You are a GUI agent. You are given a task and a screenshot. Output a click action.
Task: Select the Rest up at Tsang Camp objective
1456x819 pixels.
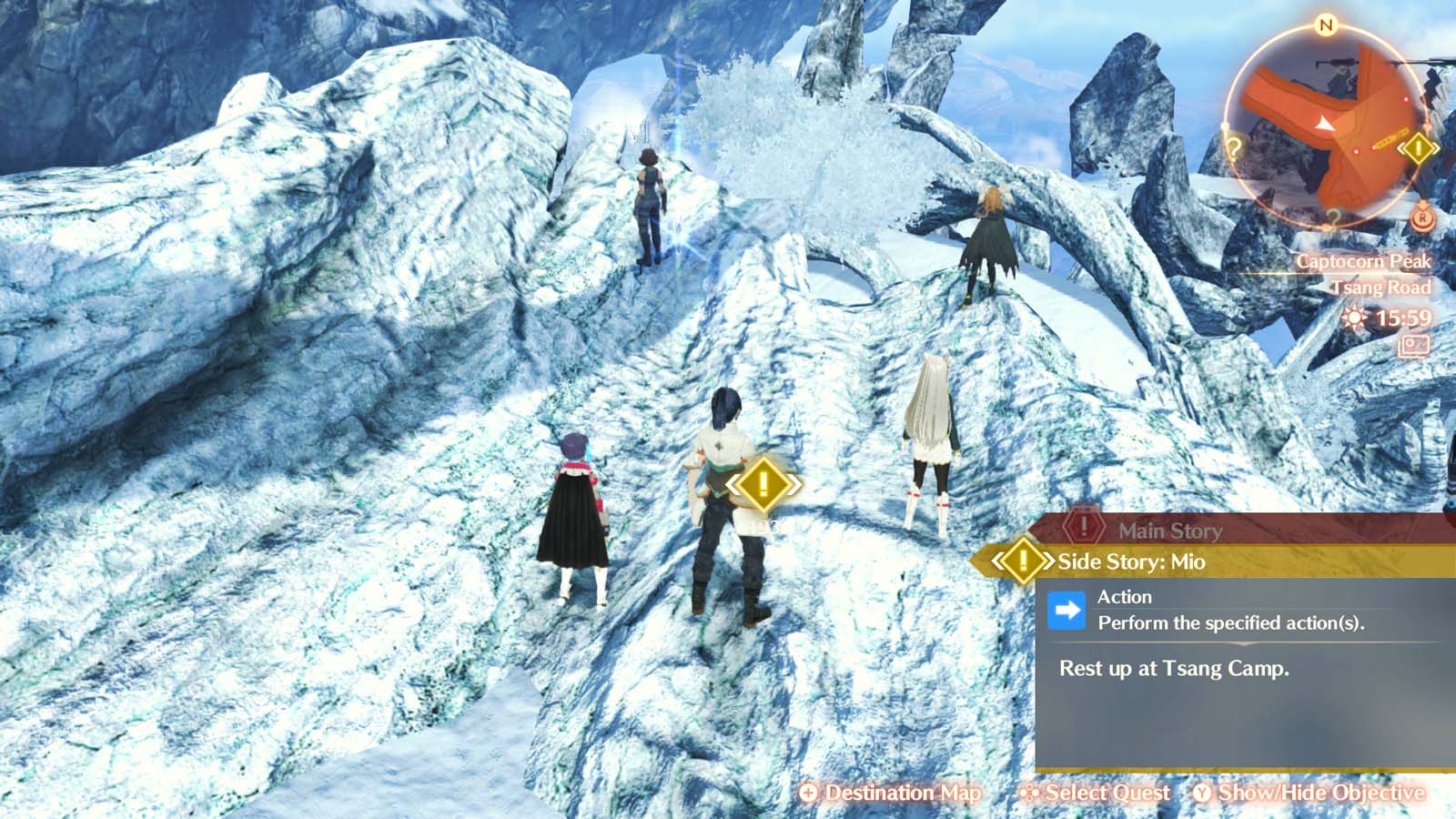[1174, 668]
